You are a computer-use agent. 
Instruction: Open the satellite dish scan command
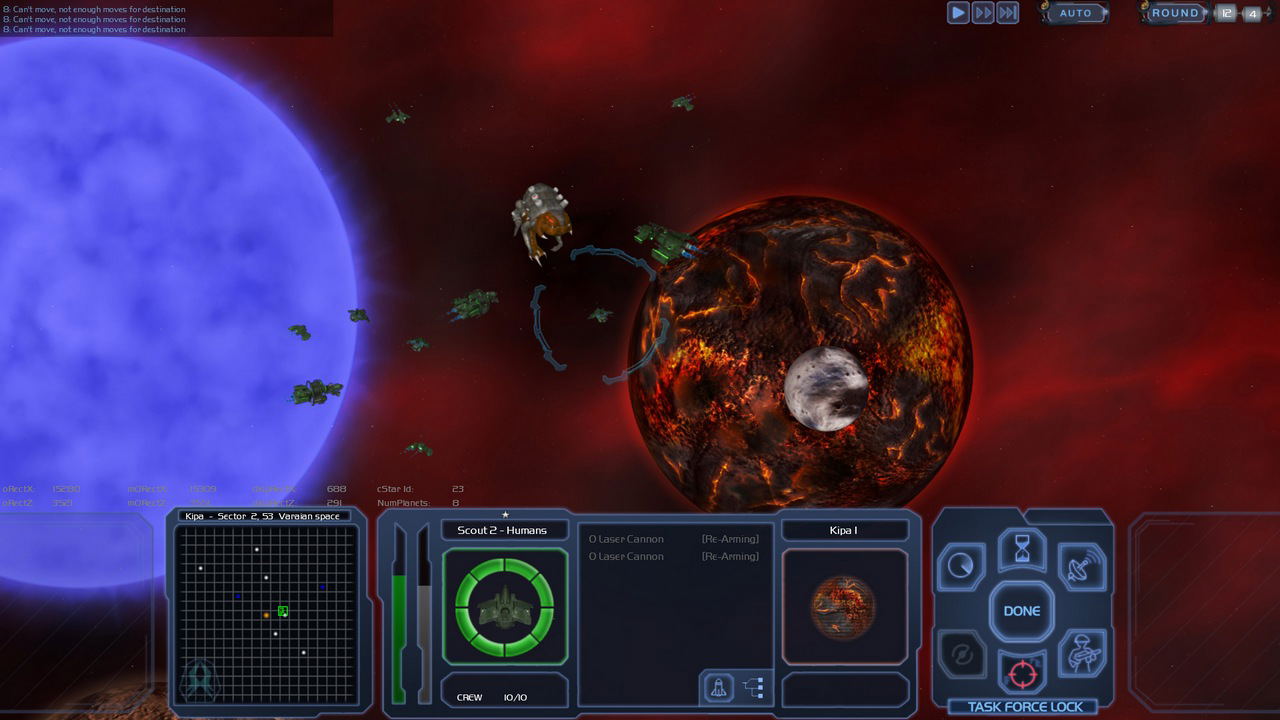click(1081, 566)
